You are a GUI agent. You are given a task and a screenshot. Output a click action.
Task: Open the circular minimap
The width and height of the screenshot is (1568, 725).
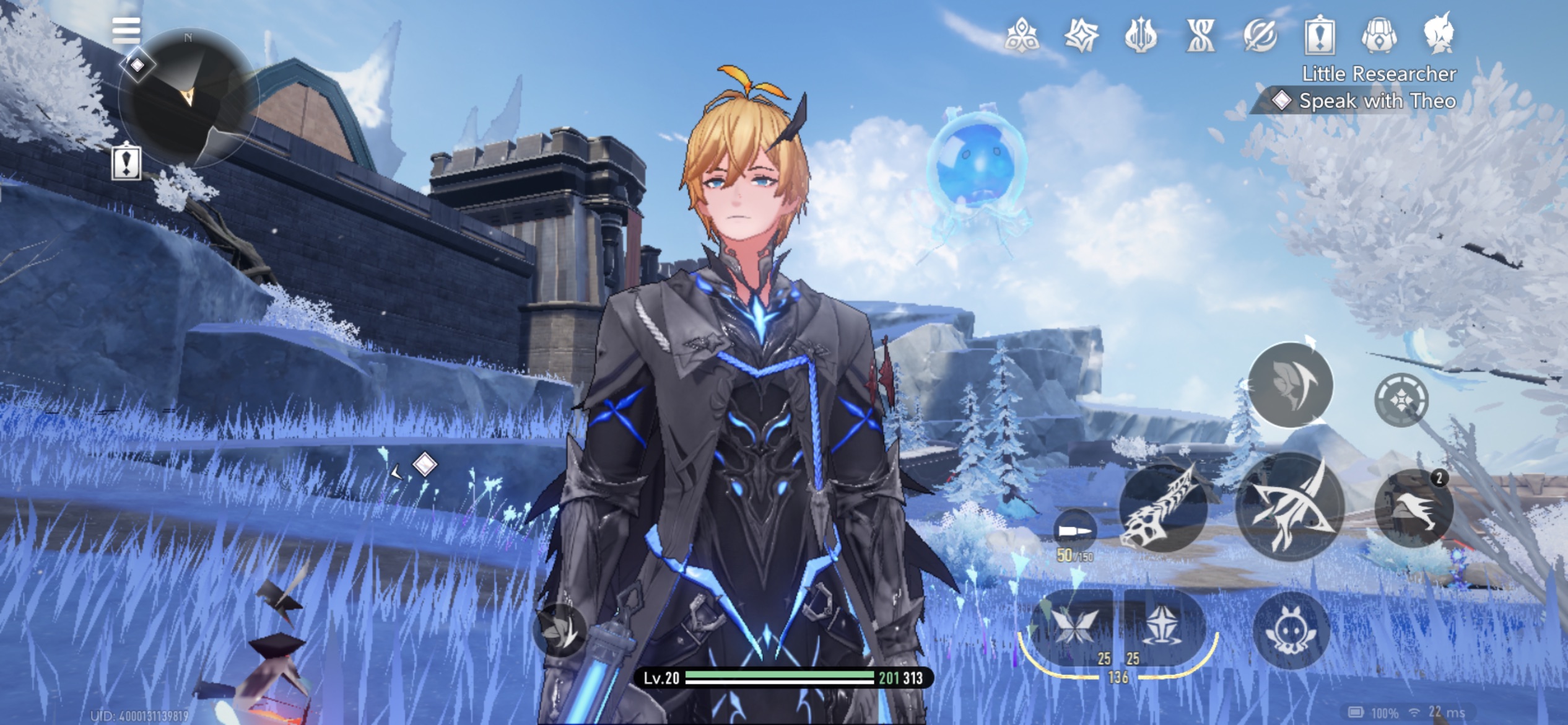[189, 99]
